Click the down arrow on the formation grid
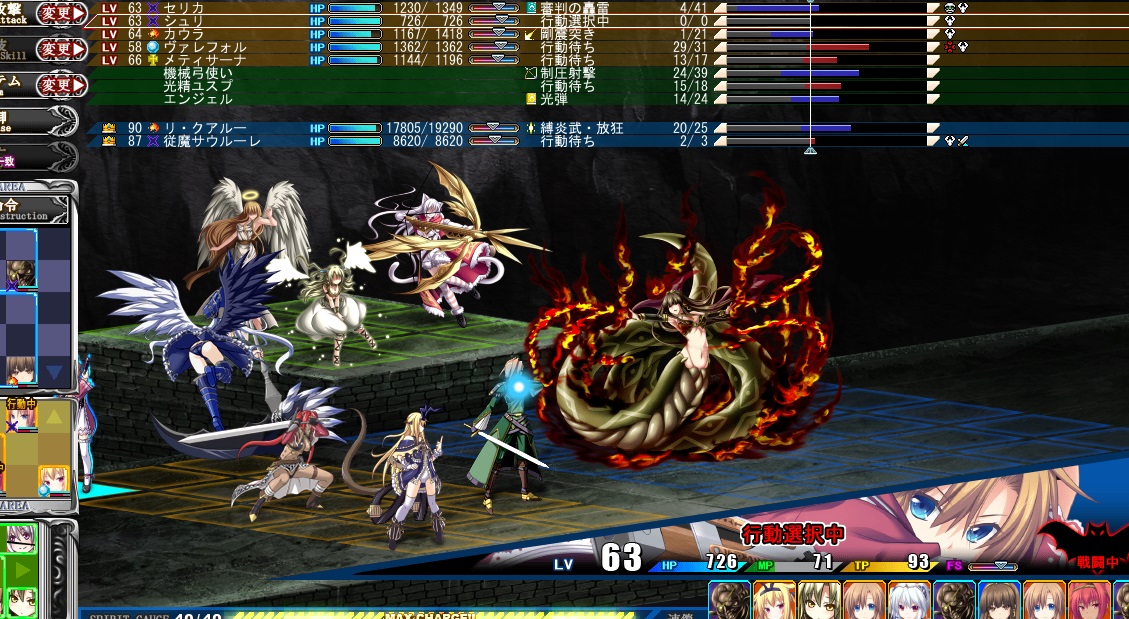This screenshot has height=619, width=1129. [x=54, y=373]
